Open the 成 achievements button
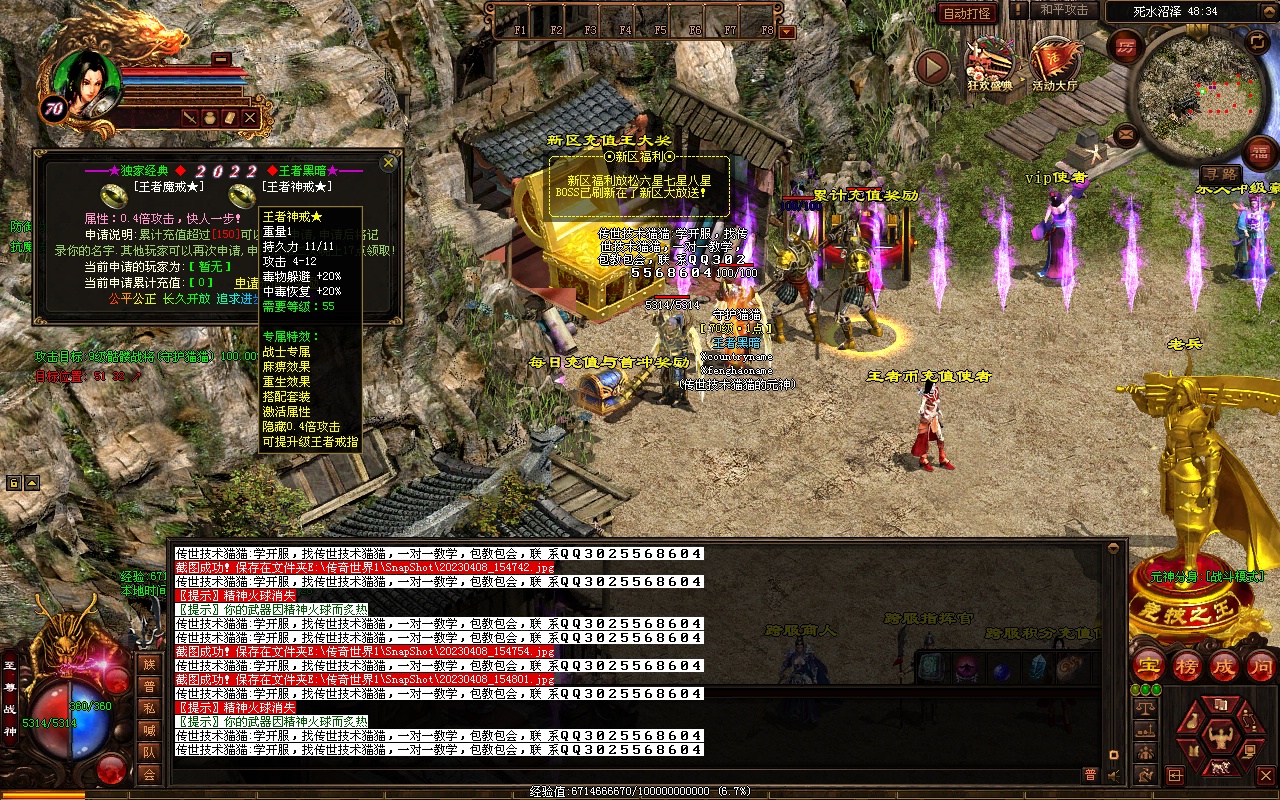The width and height of the screenshot is (1280, 800). click(x=1225, y=667)
